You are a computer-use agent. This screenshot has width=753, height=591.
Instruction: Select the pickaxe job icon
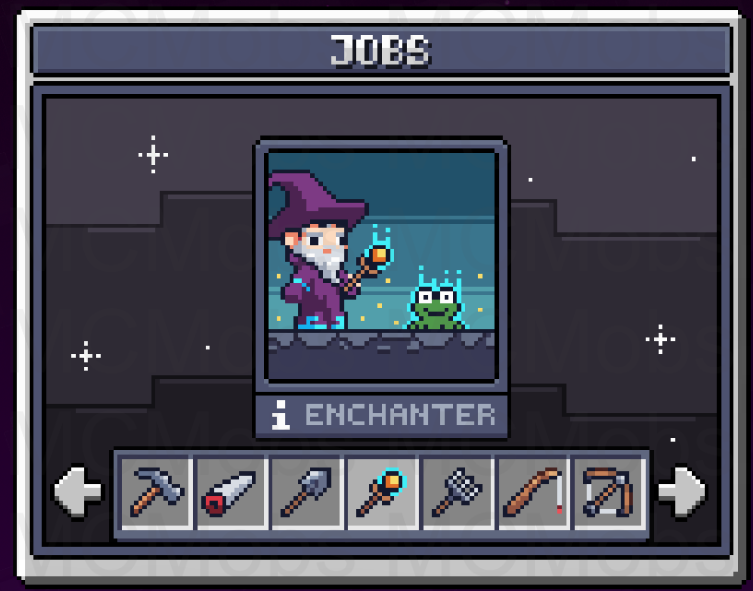click(156, 491)
